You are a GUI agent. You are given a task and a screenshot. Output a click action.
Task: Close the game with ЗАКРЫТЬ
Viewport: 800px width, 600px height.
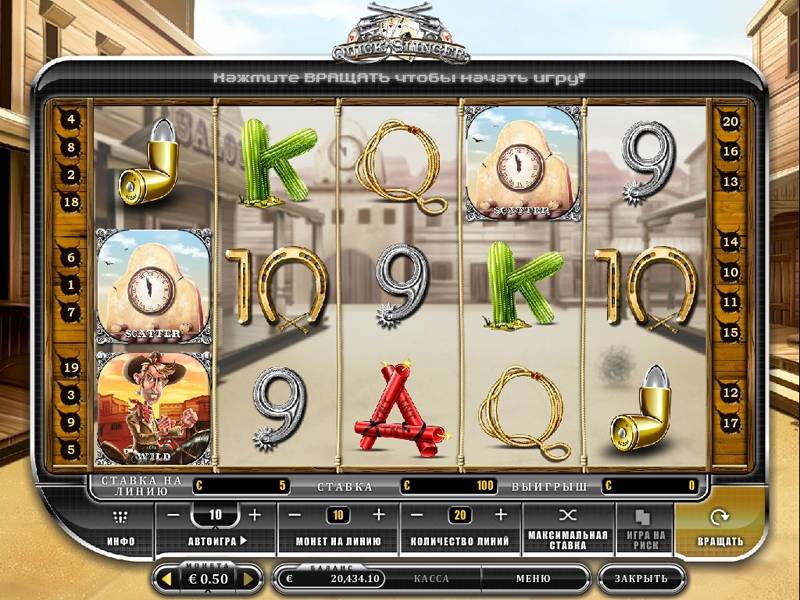[x=641, y=578]
